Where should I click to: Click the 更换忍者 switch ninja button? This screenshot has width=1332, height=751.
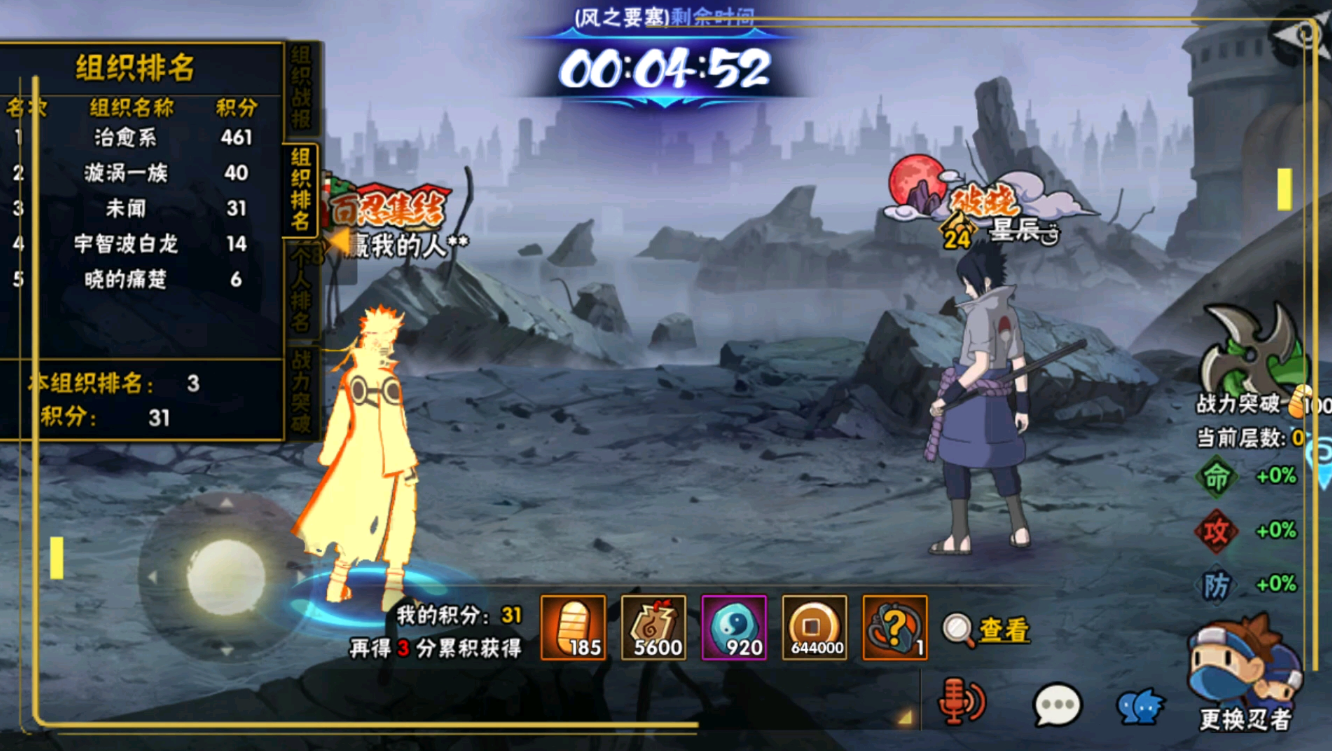coord(1244,675)
